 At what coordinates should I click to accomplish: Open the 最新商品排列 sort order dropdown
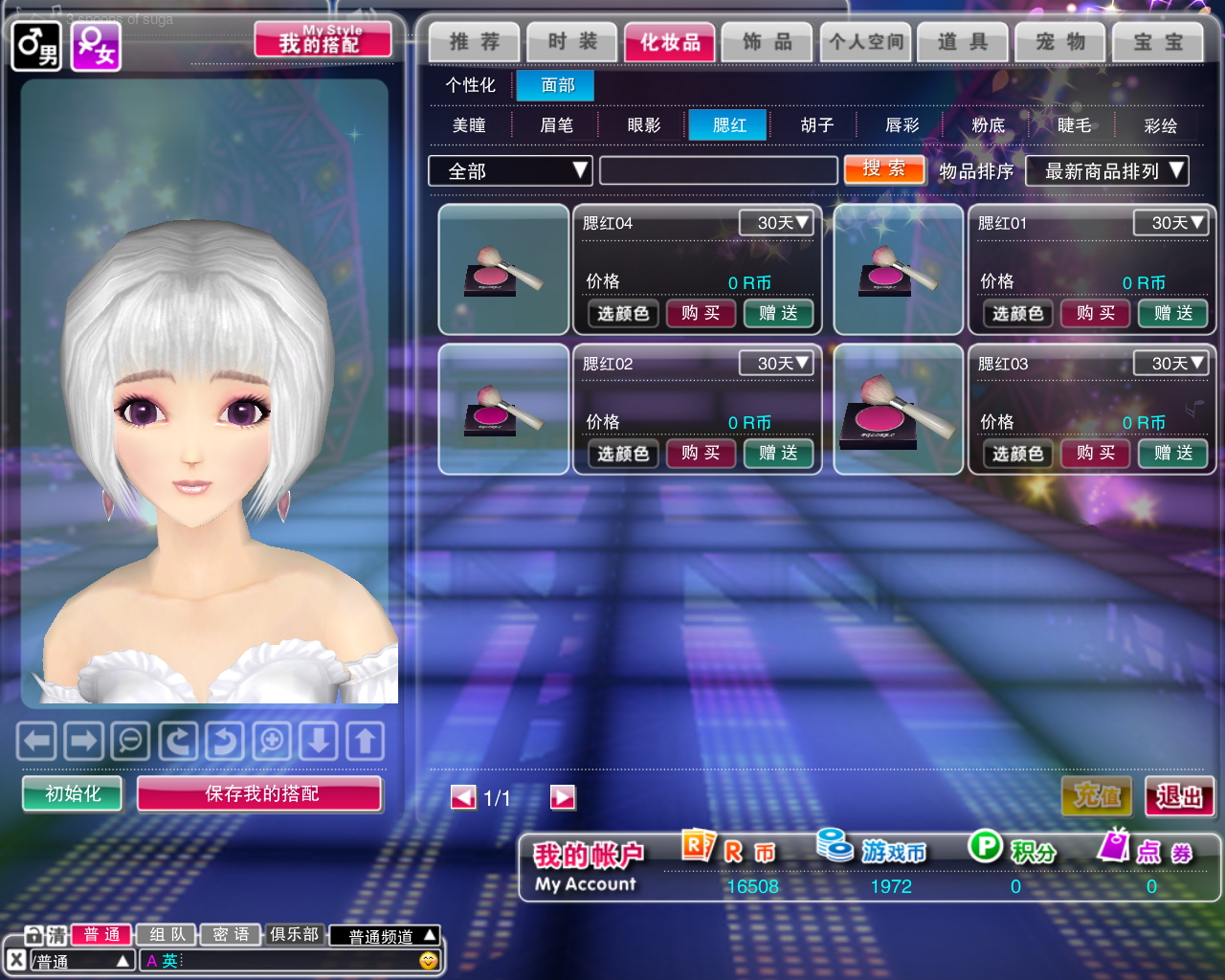pyautogui.click(x=1106, y=171)
